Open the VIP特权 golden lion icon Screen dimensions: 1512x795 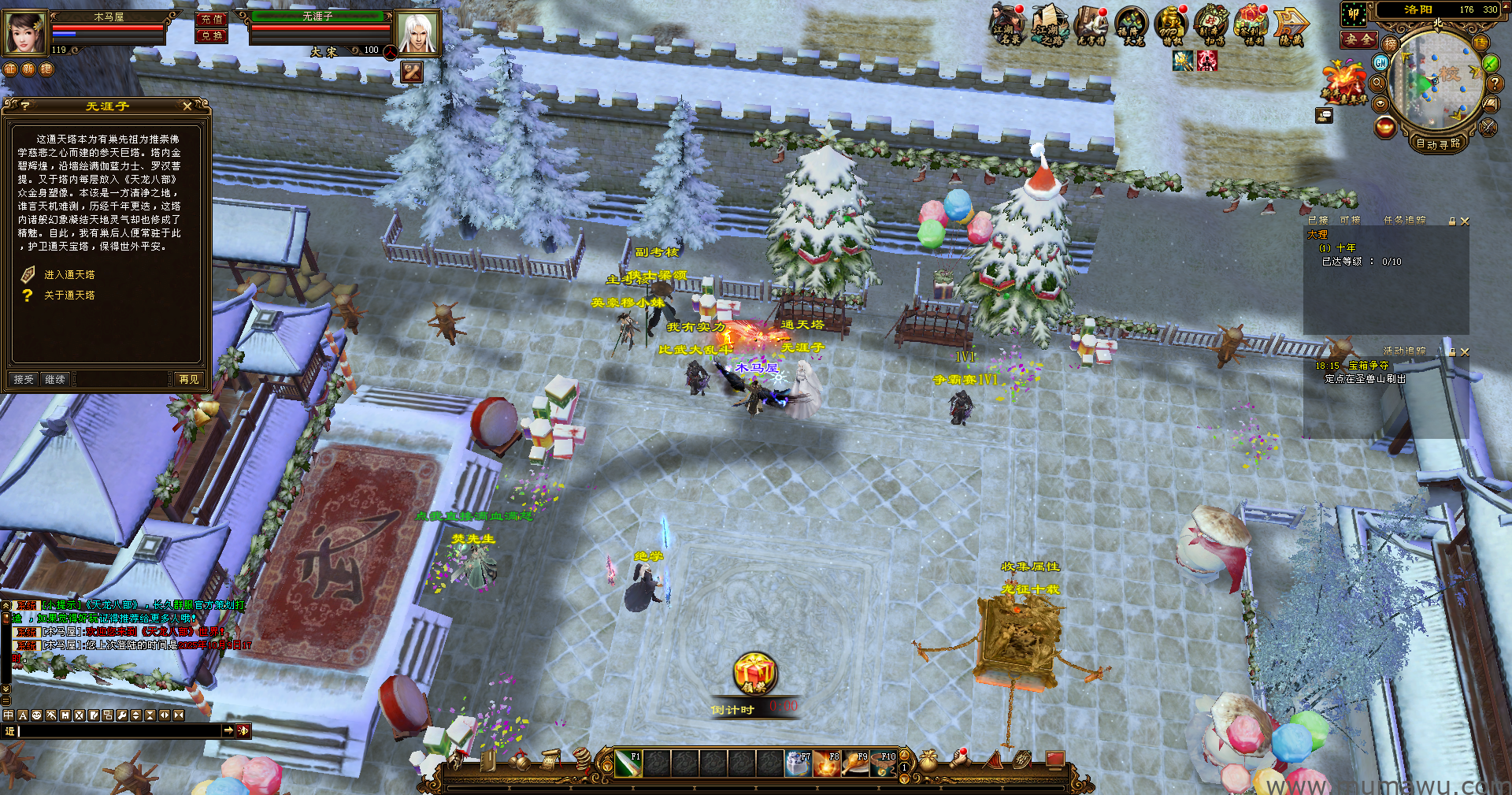click(x=1170, y=24)
